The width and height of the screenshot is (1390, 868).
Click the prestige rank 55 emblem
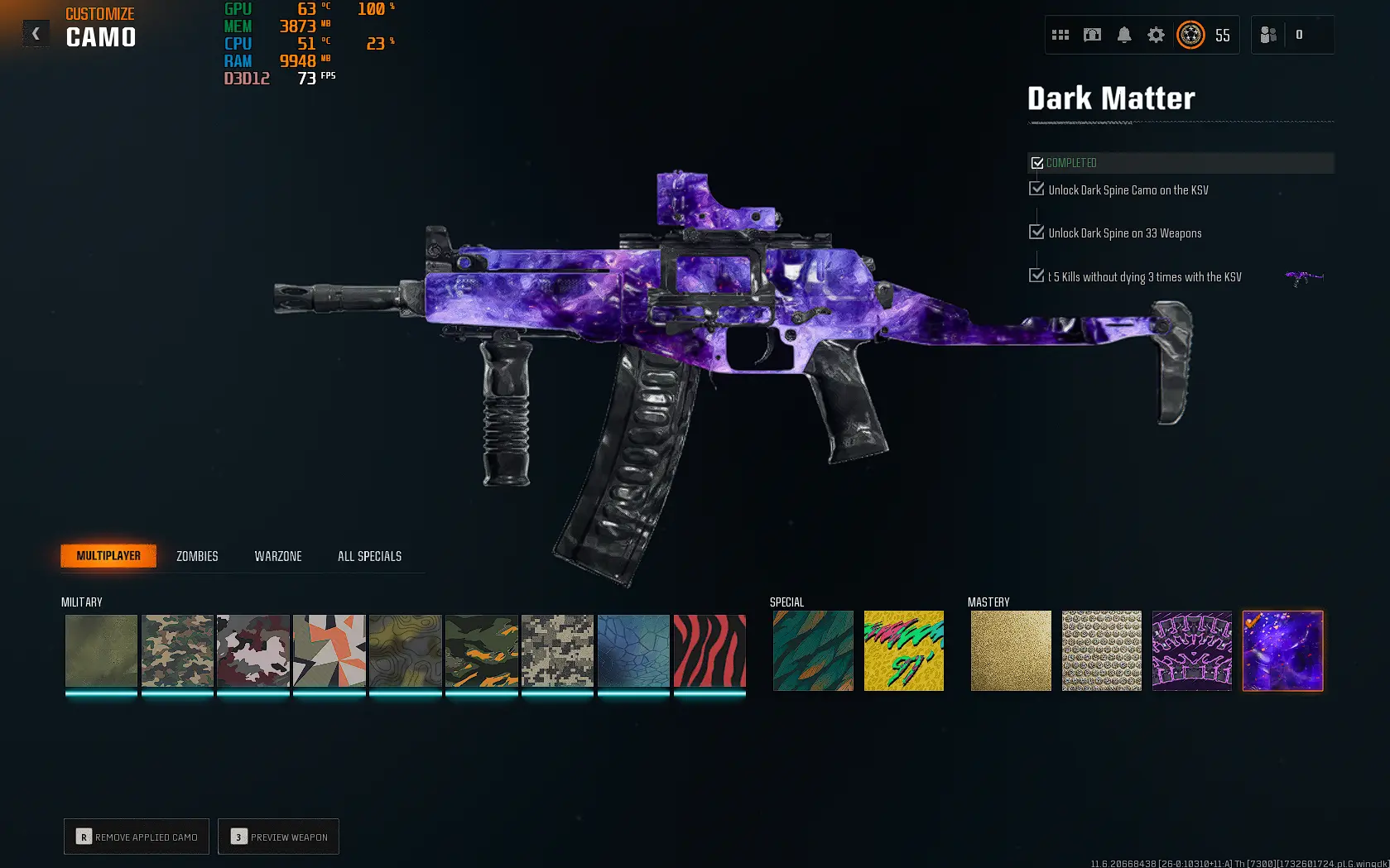(1190, 36)
